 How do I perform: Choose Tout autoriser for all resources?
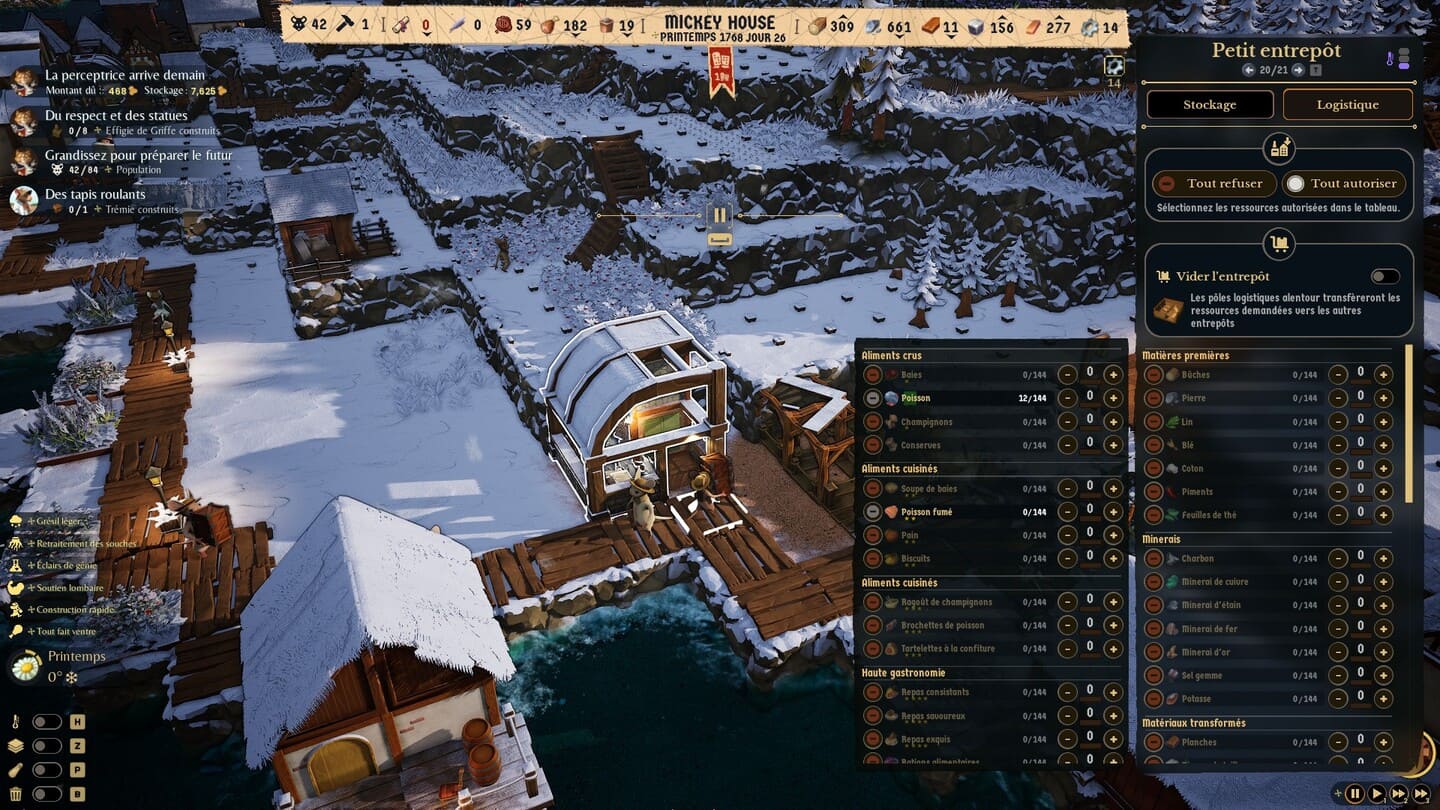coord(1345,184)
